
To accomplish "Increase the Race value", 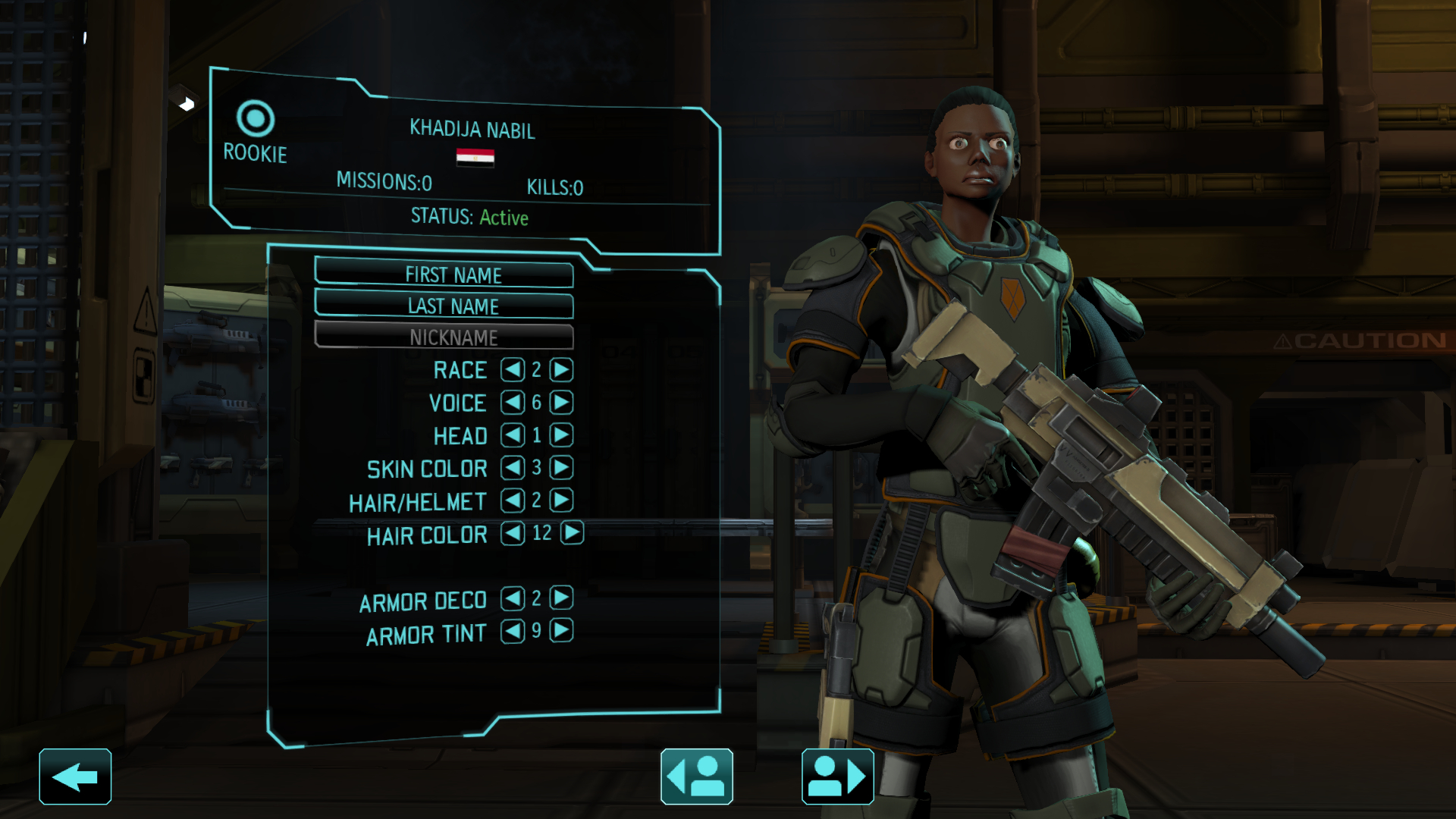I will click(561, 370).
